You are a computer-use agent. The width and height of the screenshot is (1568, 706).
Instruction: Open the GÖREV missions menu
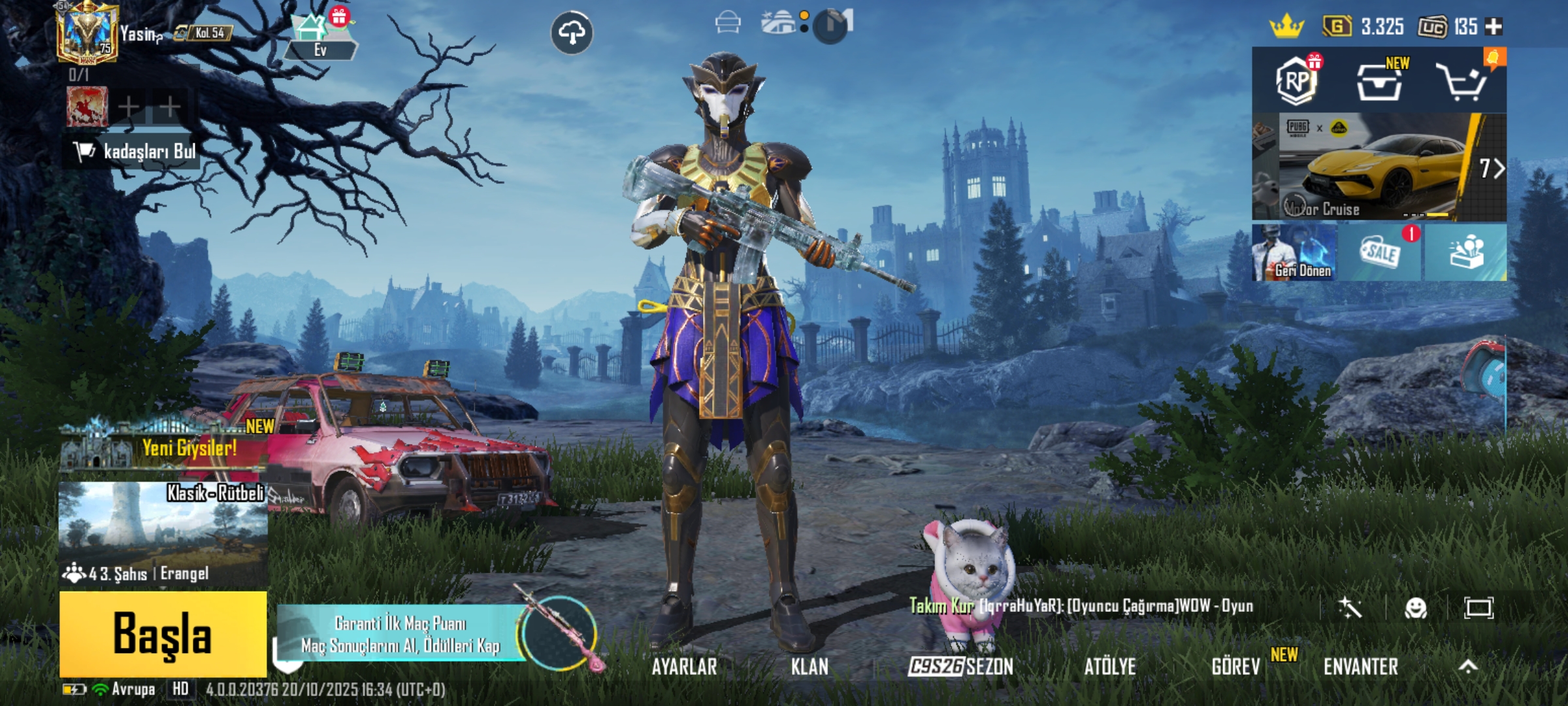pyautogui.click(x=1235, y=667)
